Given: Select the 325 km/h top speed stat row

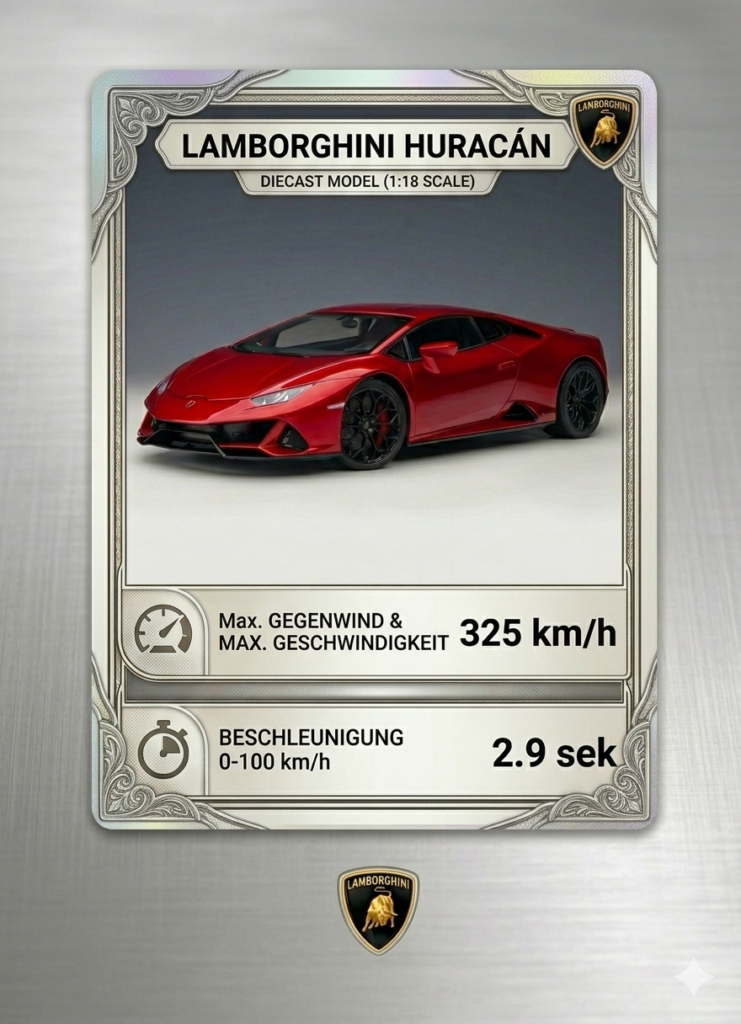Looking at the screenshot, I should click(375, 633).
